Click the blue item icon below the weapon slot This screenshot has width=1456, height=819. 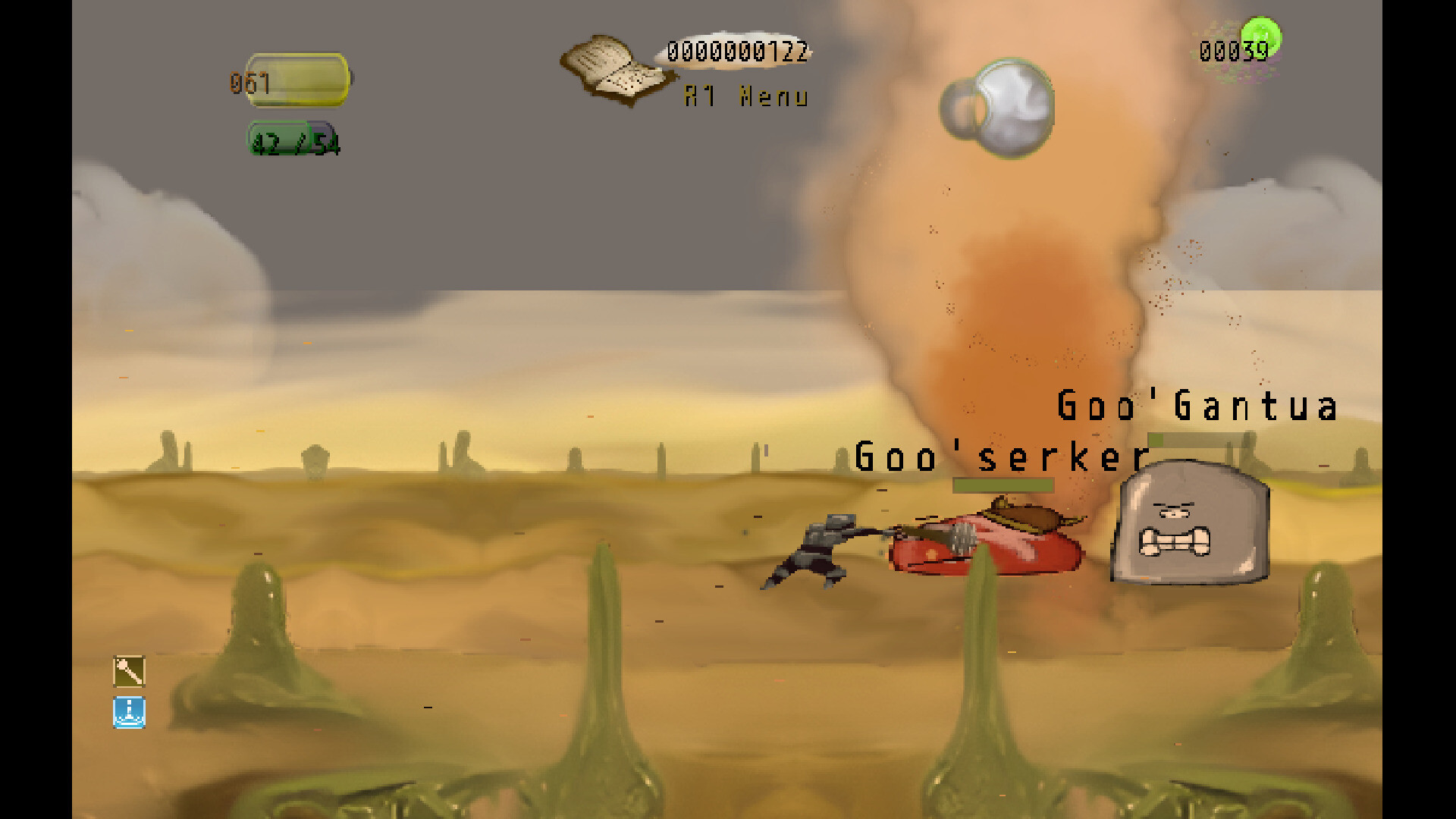(x=128, y=714)
